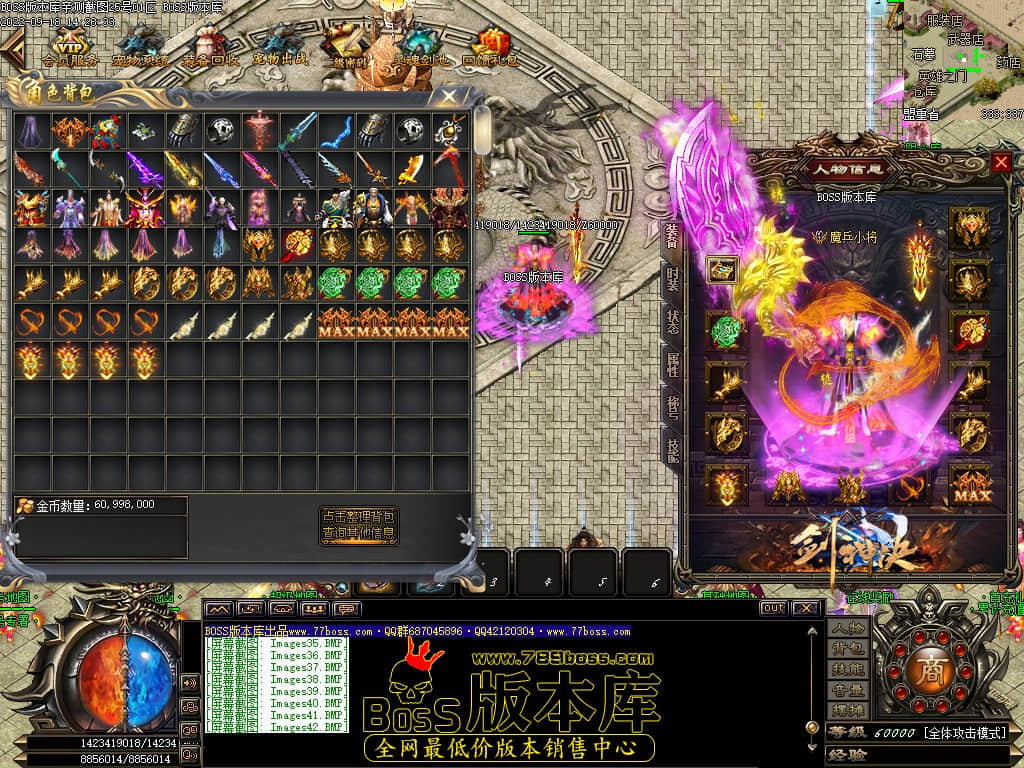Open the 宠物系统 pet system

[139, 46]
